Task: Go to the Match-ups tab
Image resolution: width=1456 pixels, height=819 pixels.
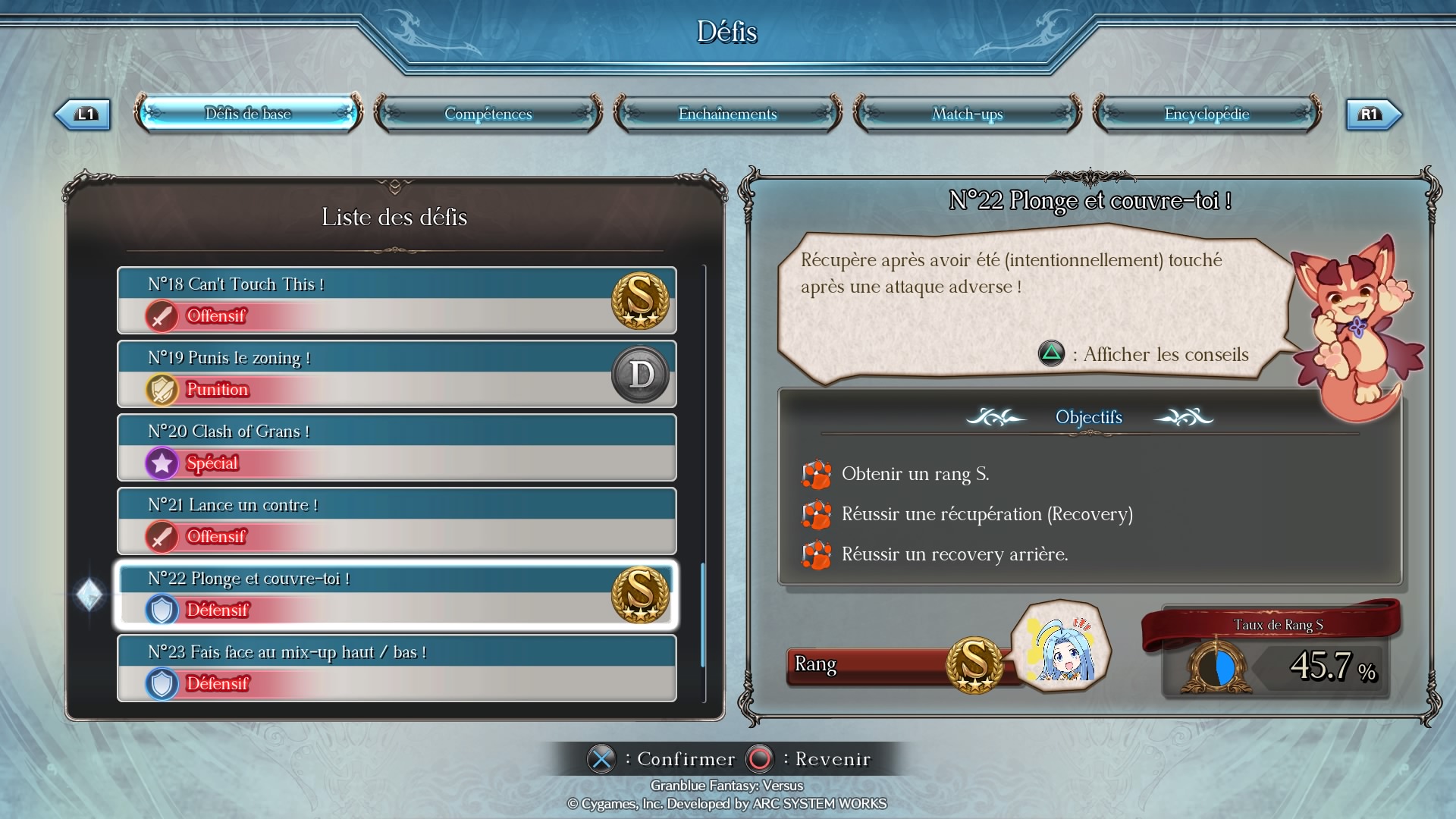Action: click(967, 114)
